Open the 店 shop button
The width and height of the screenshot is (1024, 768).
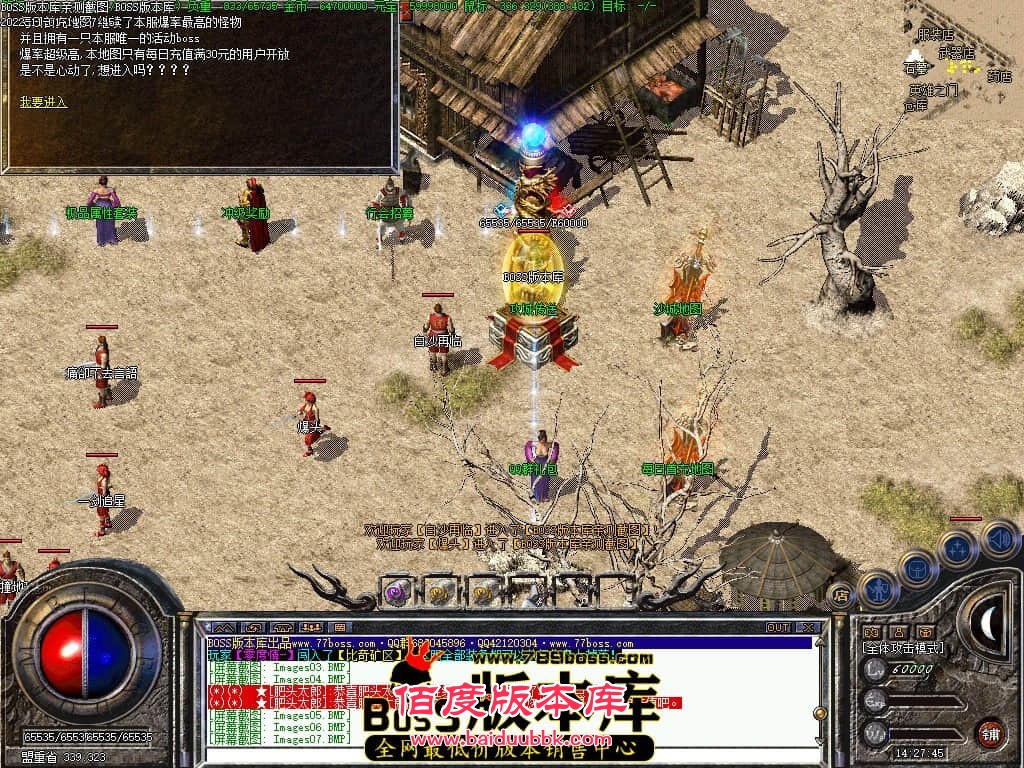[x=841, y=594]
